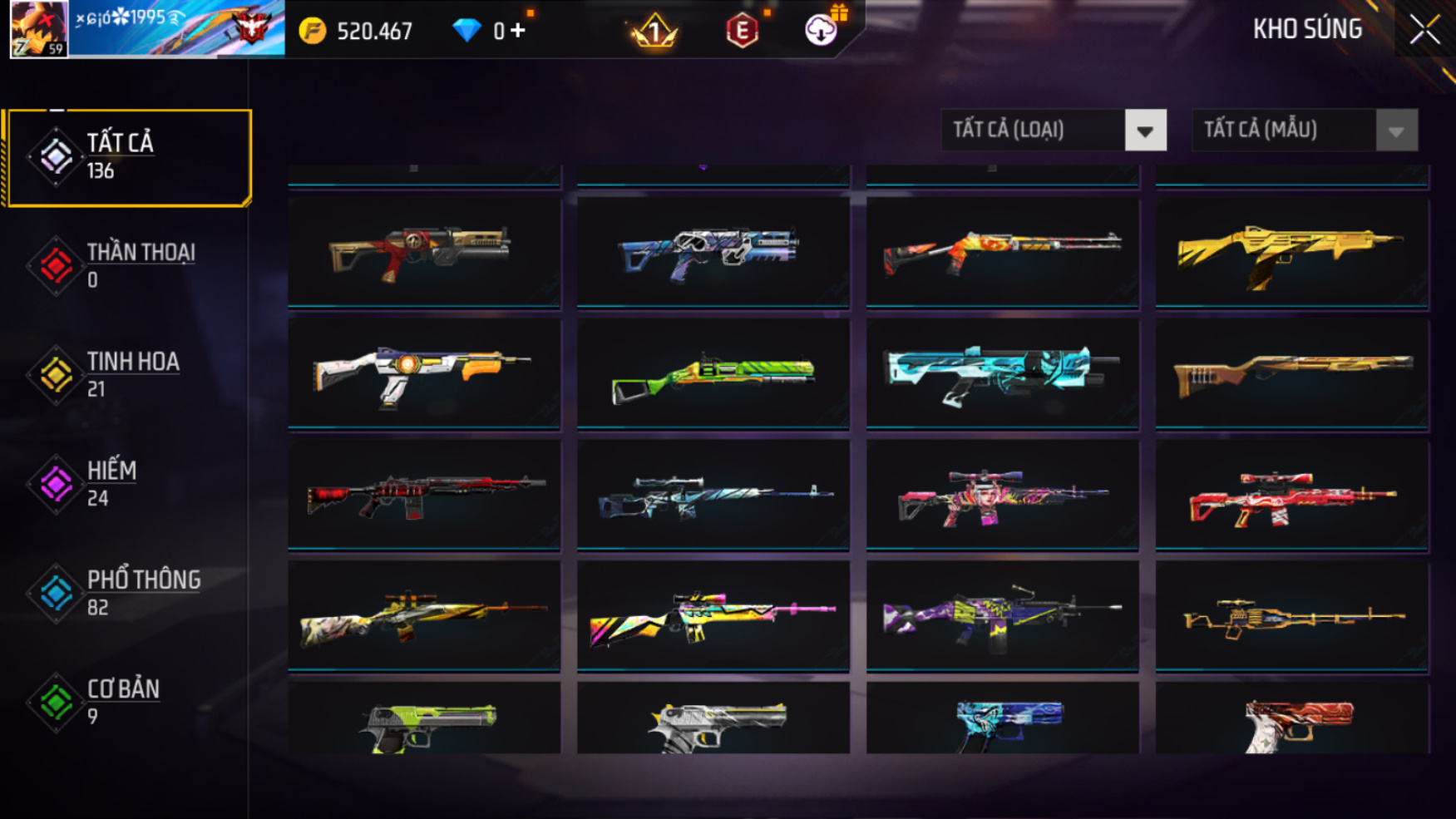Add diamonds with the plus button
The image size is (1456, 819).
[518, 31]
